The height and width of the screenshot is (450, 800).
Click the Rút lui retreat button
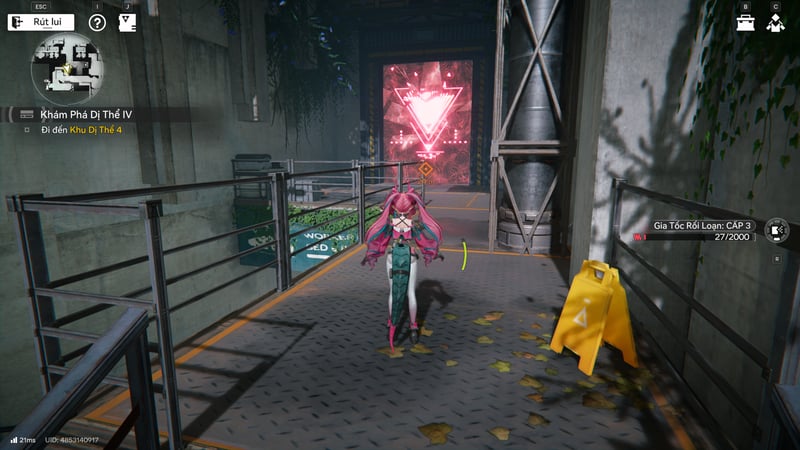[x=41, y=22]
